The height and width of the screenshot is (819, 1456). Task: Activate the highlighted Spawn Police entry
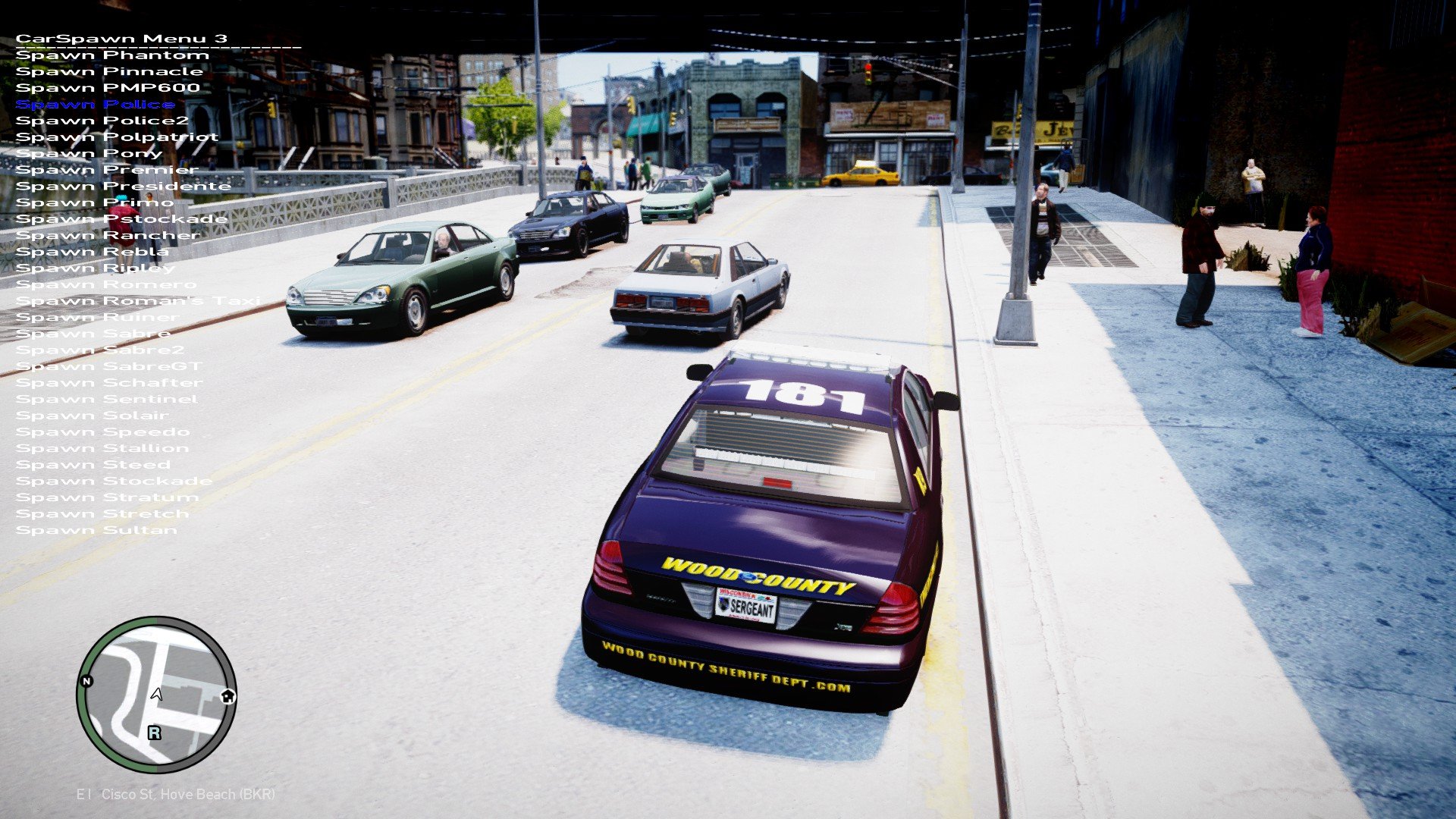coord(96,105)
